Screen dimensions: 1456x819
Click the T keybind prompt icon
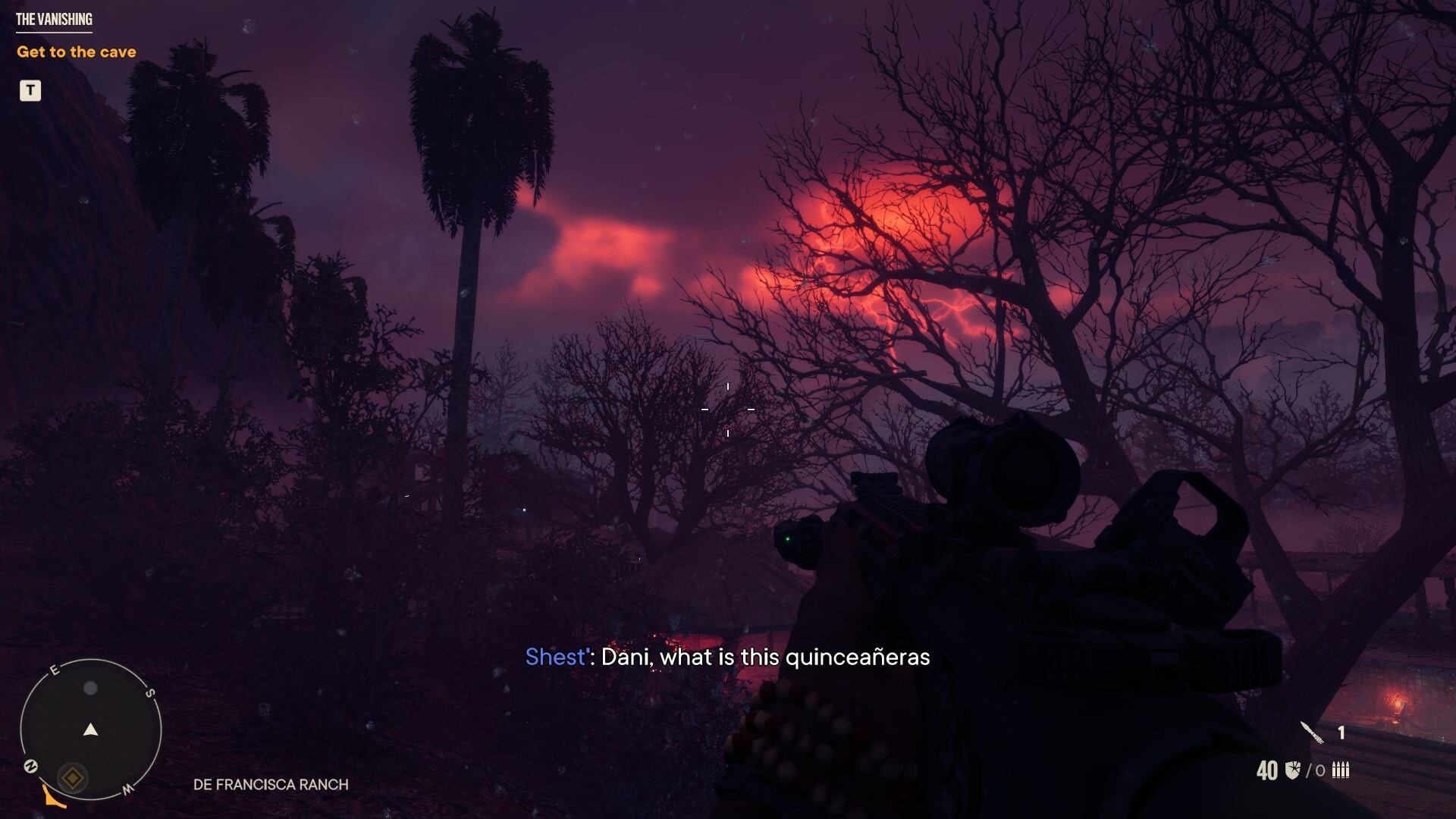tap(30, 91)
